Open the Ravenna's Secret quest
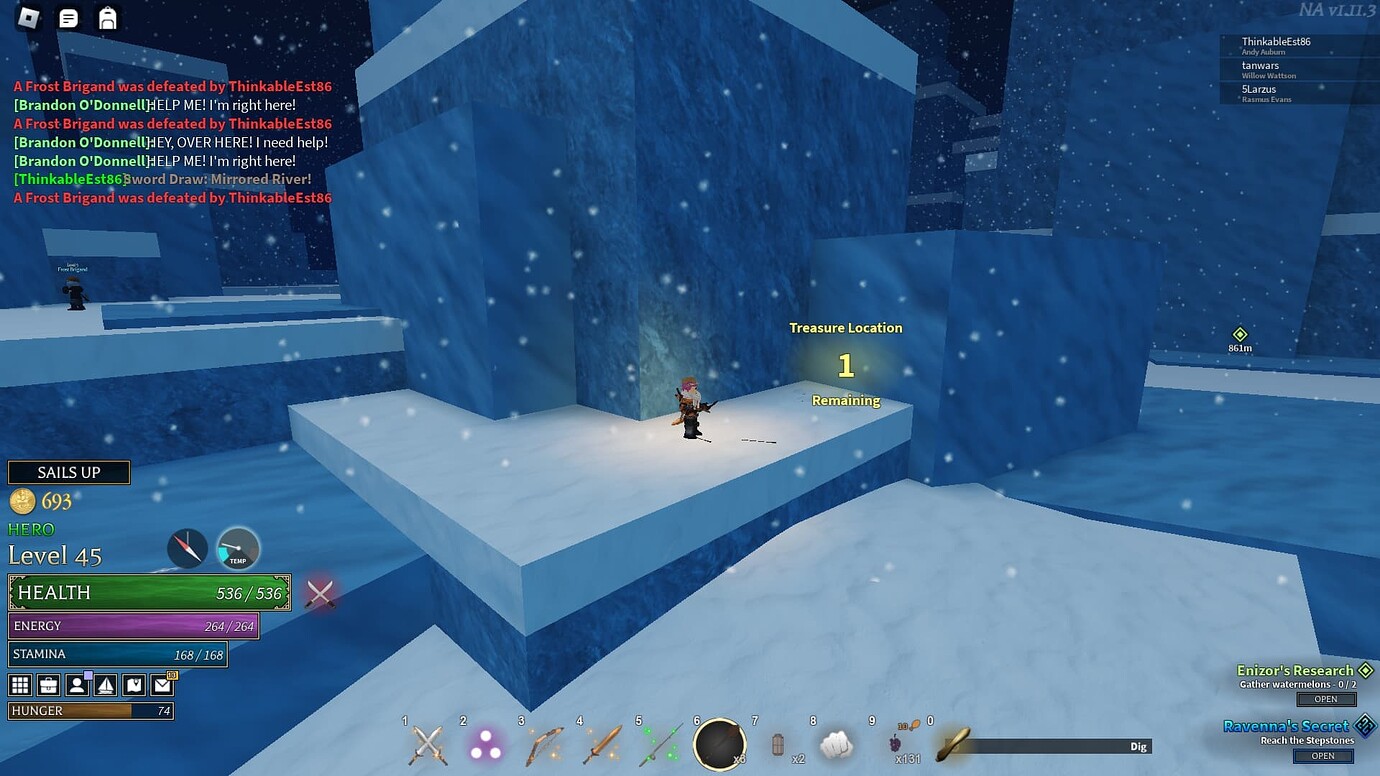1380x776 pixels. (x=1325, y=756)
